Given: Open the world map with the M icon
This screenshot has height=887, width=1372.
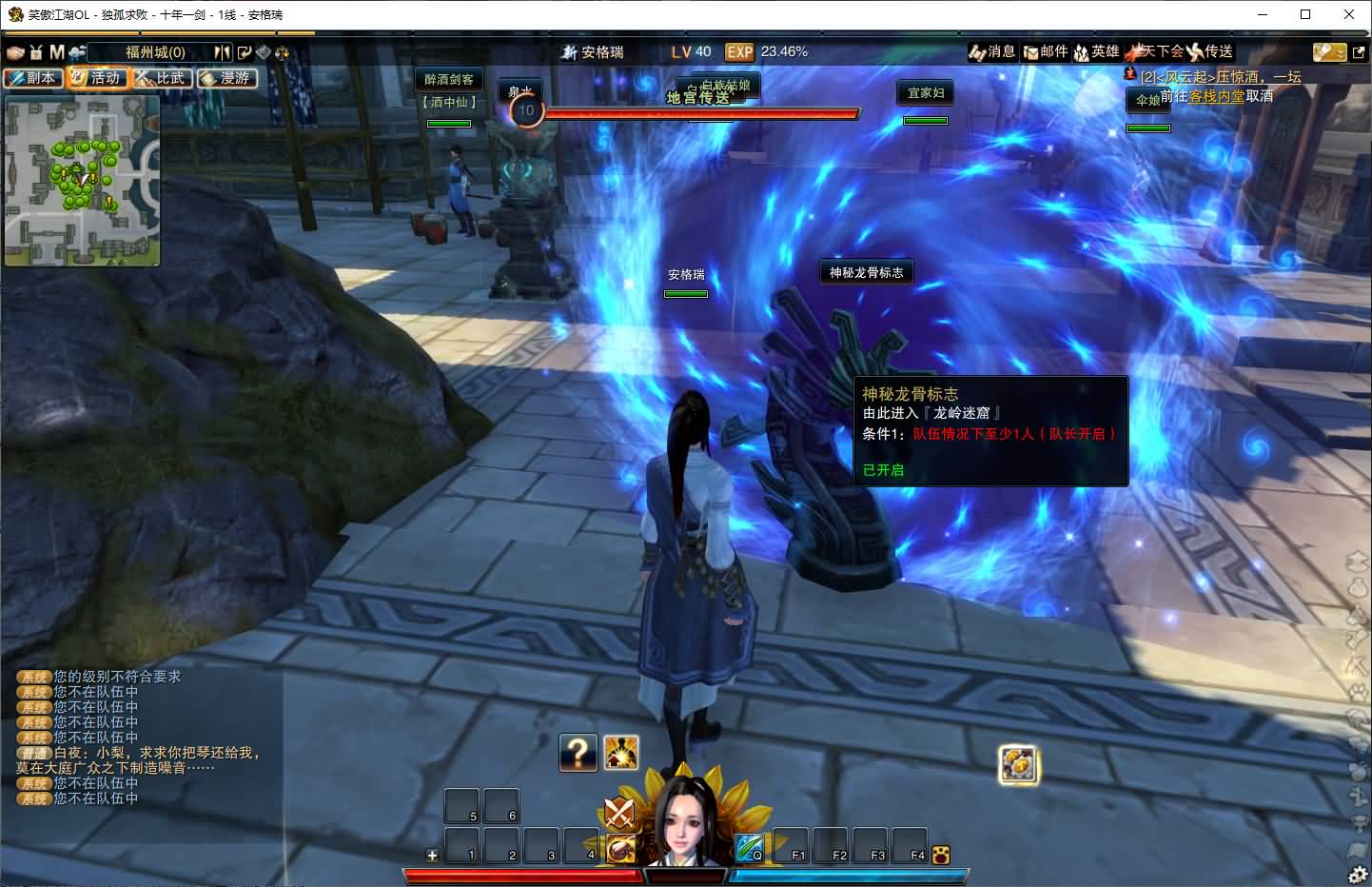Looking at the screenshot, I should [x=57, y=52].
